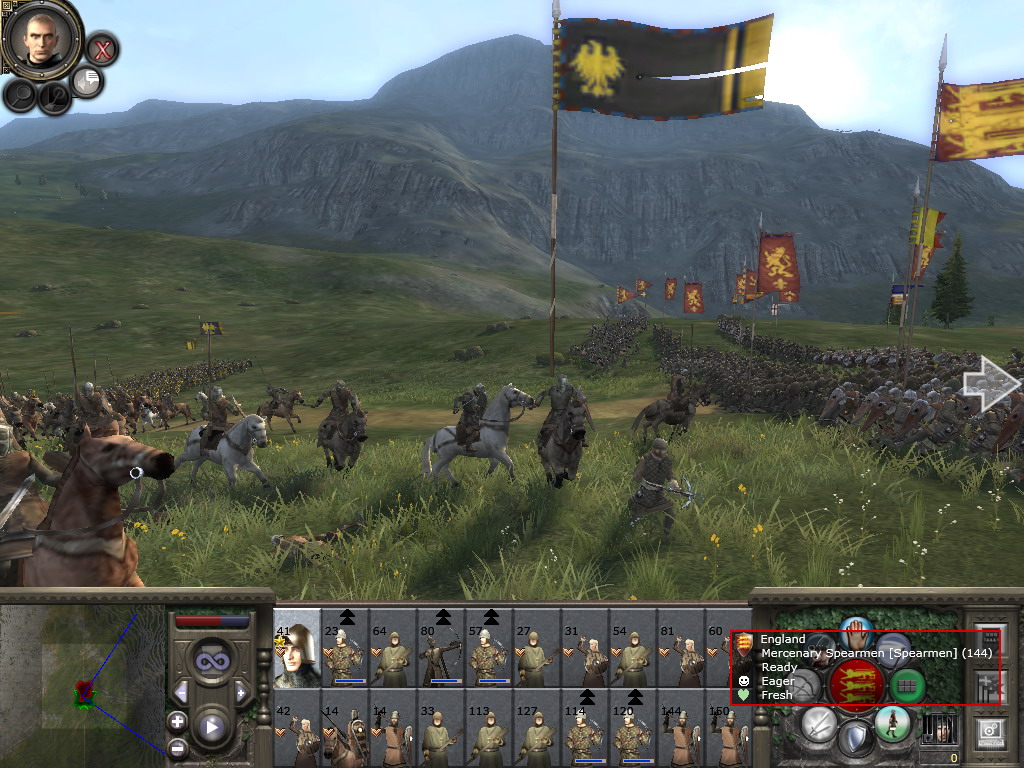Toggle the crossed swords melee button
The image size is (1024, 768).
(819, 723)
